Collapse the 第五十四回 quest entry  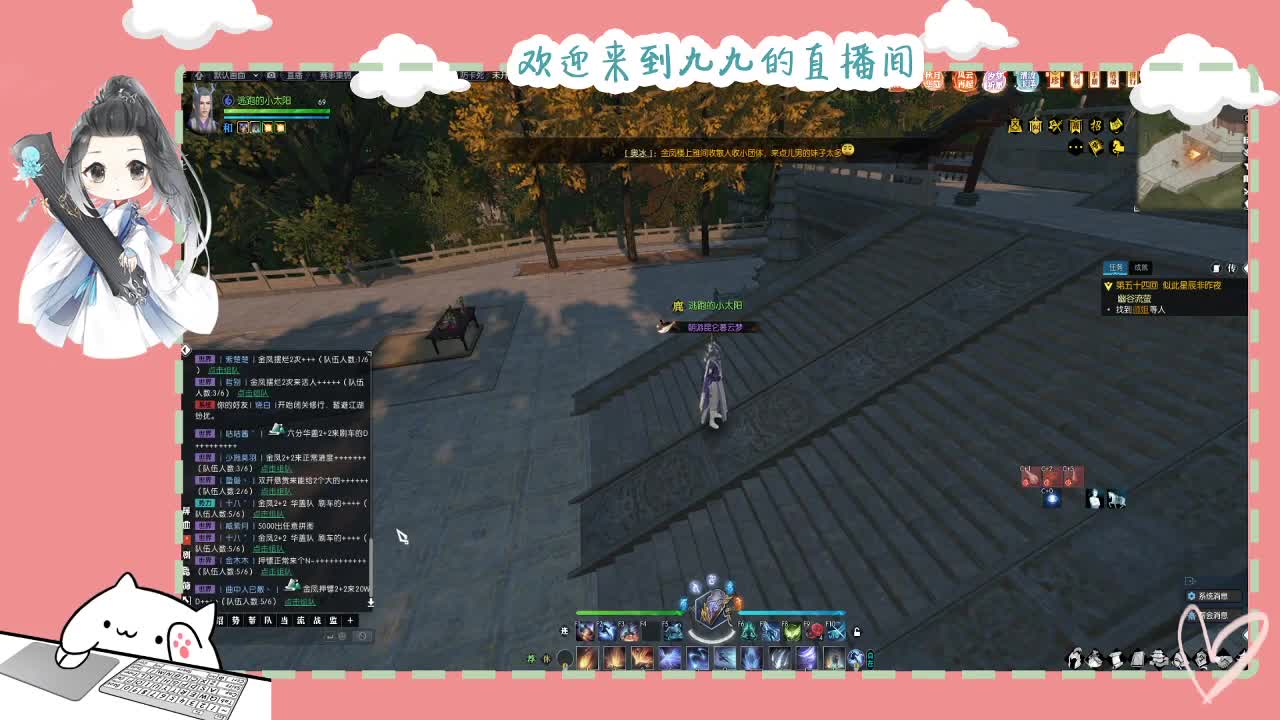tap(1108, 286)
